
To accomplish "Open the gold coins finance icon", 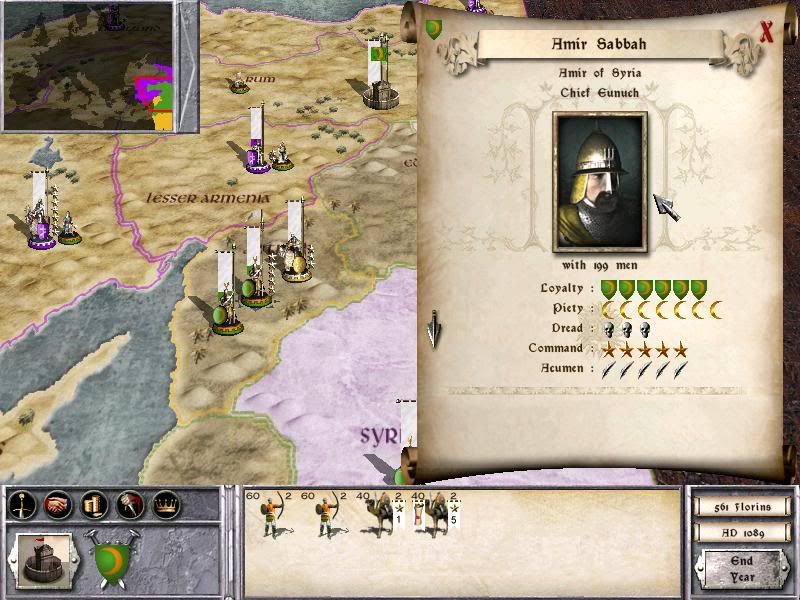I will [93, 506].
